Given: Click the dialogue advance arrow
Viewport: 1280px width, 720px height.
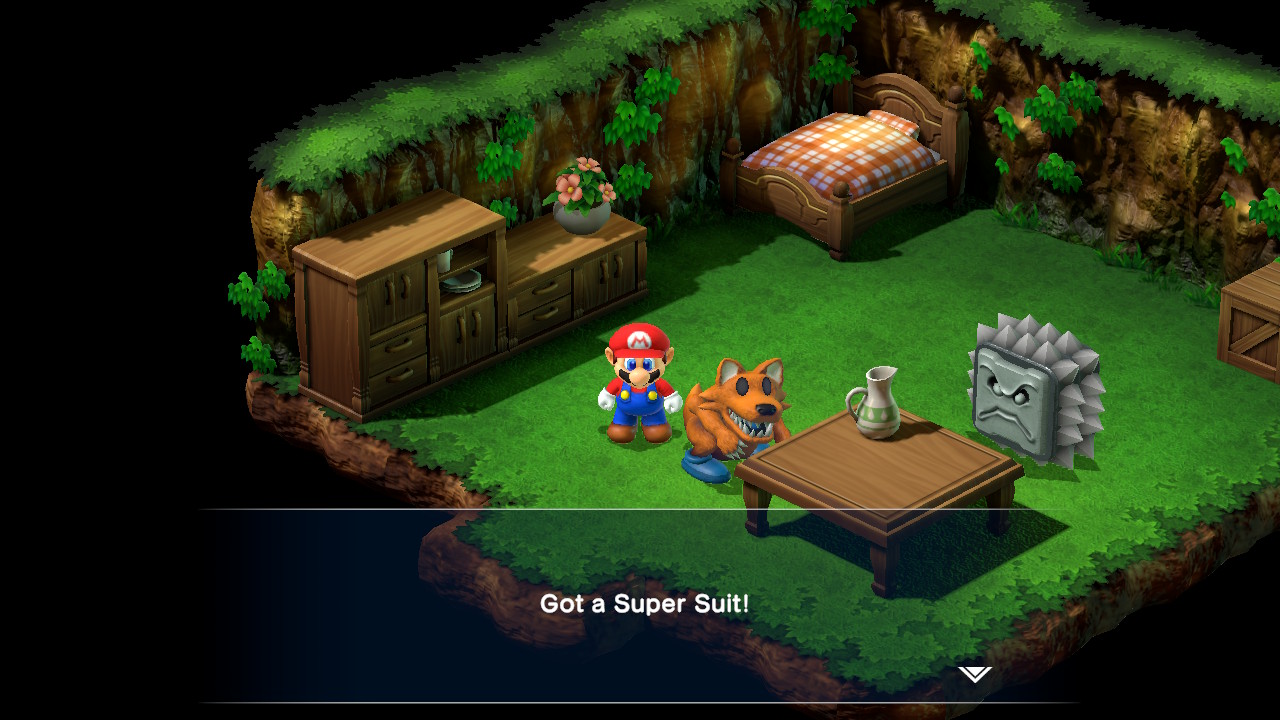Looking at the screenshot, I should (x=975, y=674).
